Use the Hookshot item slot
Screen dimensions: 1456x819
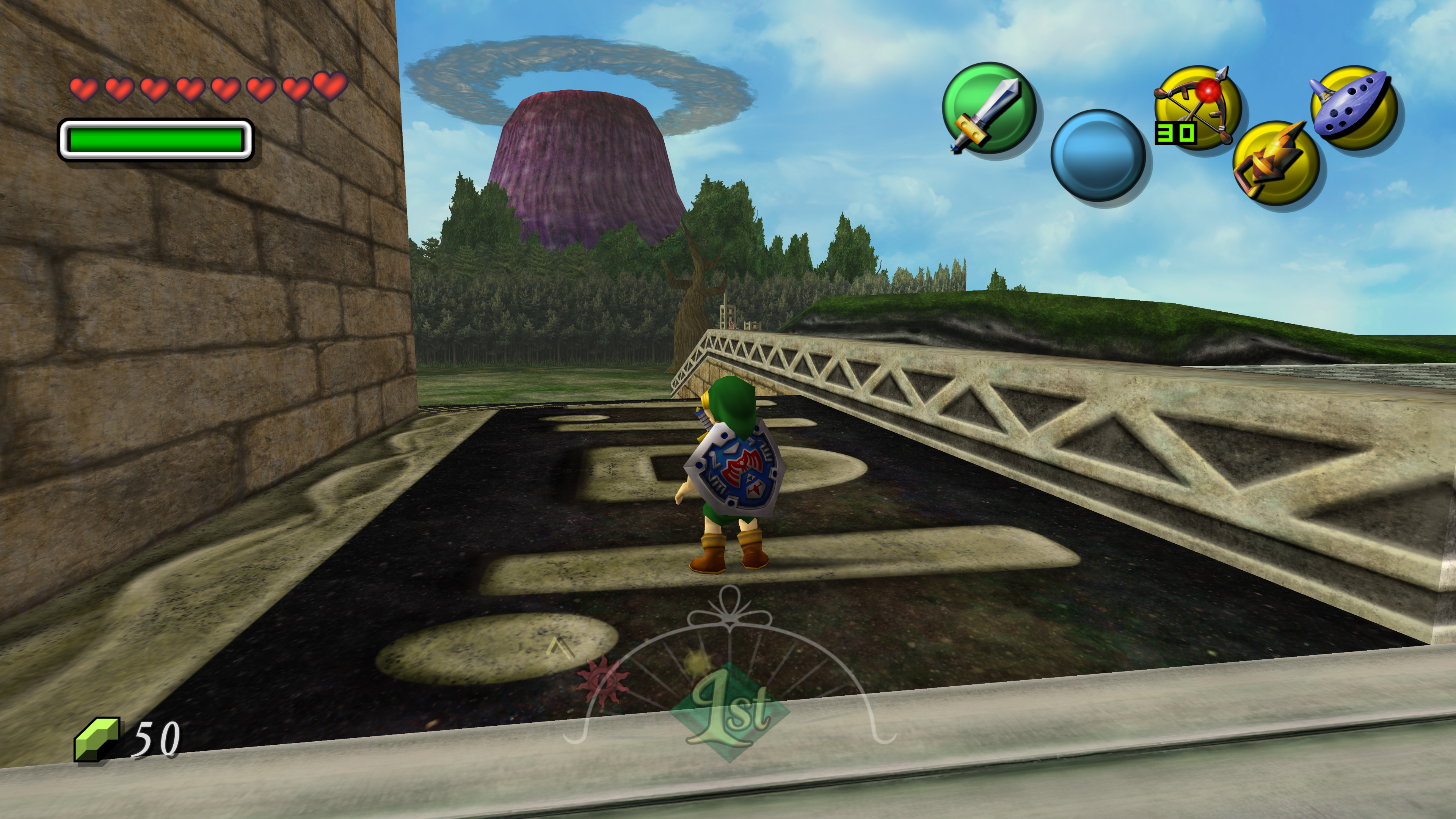(x=1275, y=163)
